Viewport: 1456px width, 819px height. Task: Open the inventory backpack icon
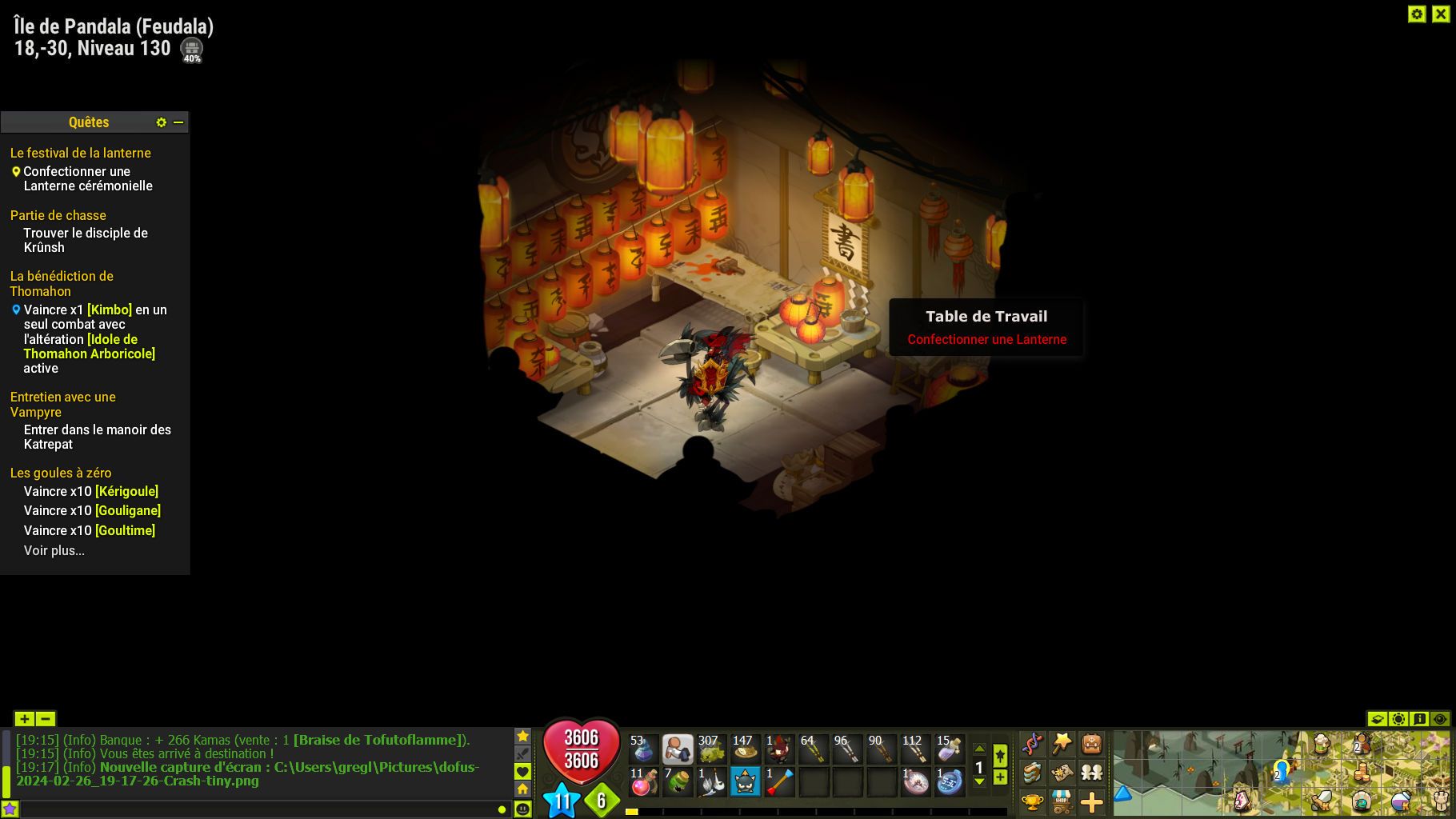pyautogui.click(x=1092, y=742)
